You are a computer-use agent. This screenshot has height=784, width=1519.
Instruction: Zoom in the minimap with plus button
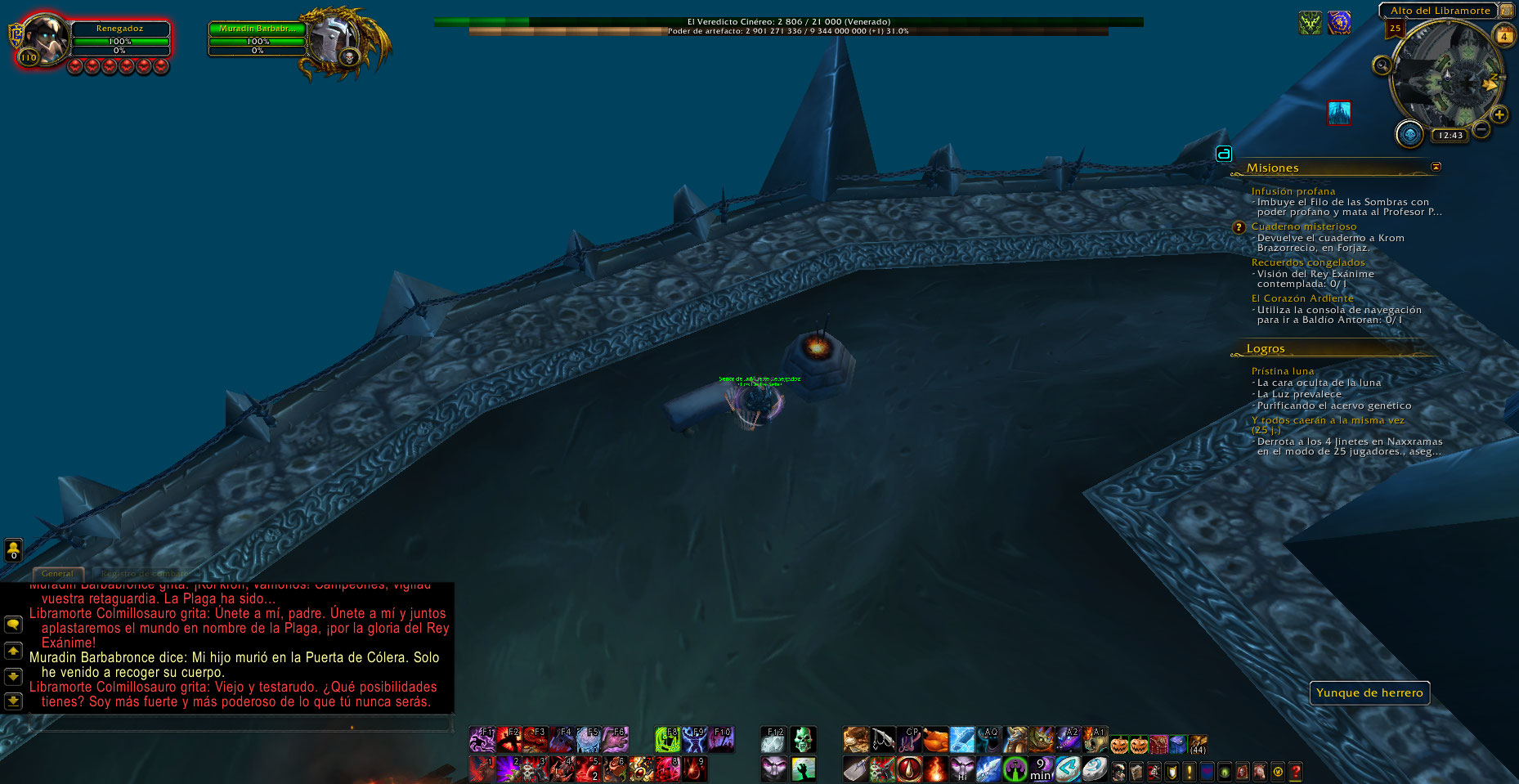click(x=1499, y=114)
